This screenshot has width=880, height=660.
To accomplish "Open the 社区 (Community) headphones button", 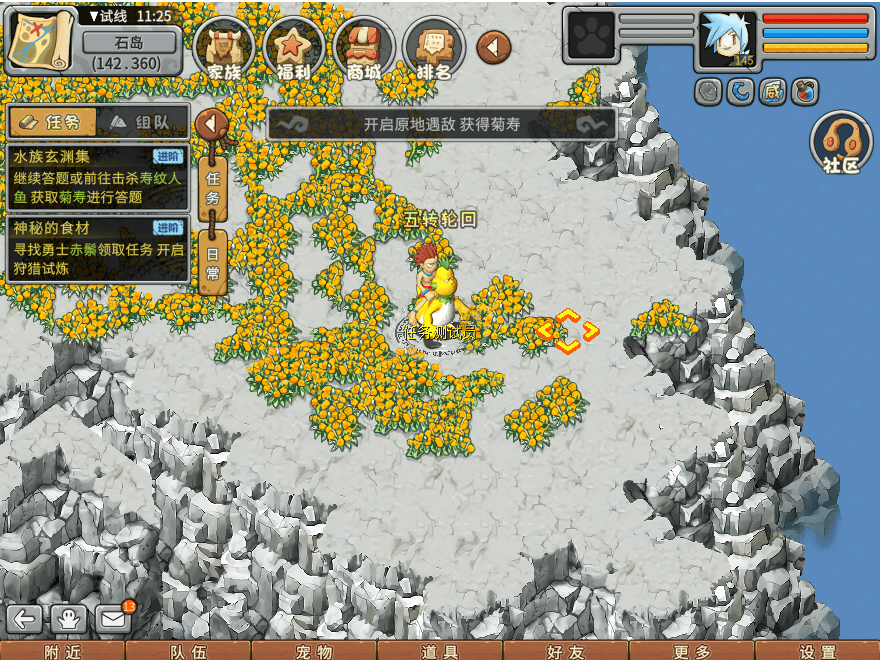I will (842, 143).
